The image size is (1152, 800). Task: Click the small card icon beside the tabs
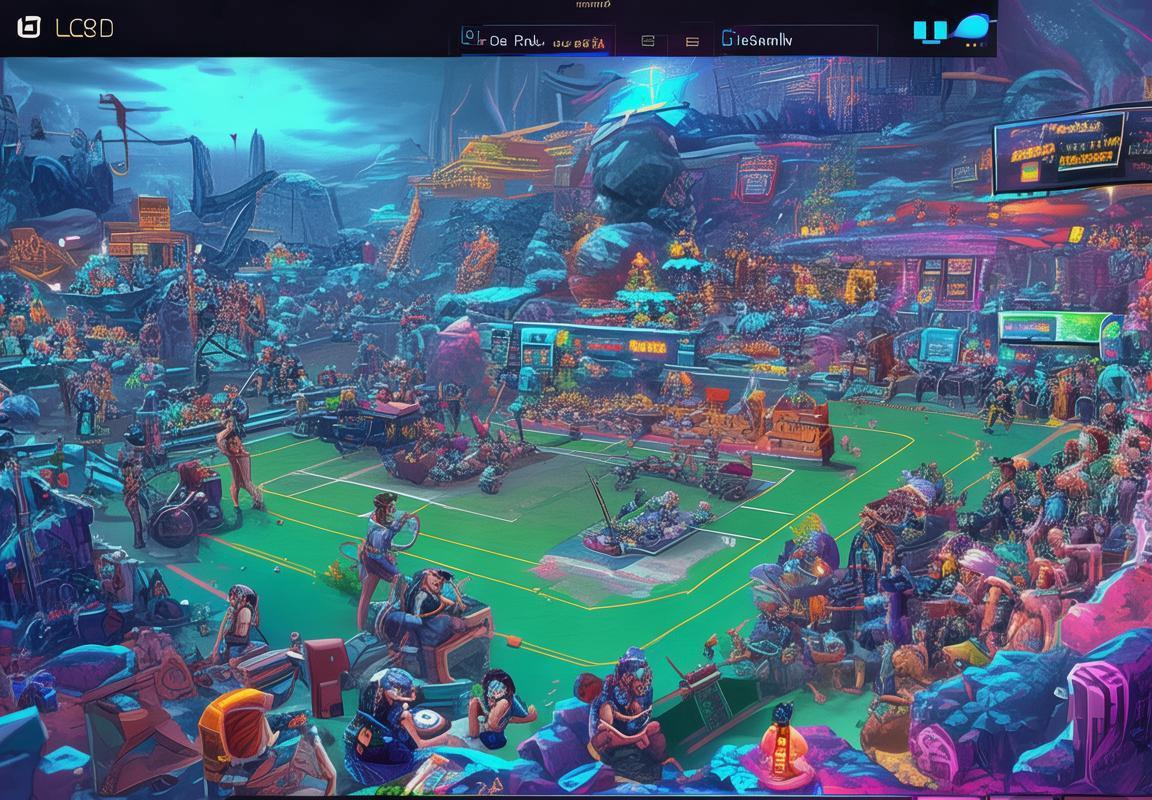click(x=647, y=41)
